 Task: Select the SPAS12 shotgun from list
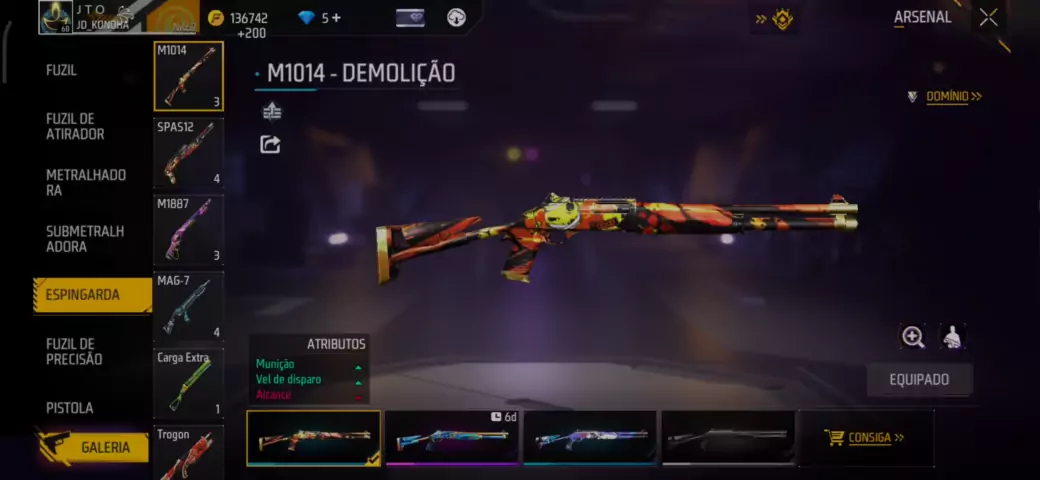tap(188, 153)
